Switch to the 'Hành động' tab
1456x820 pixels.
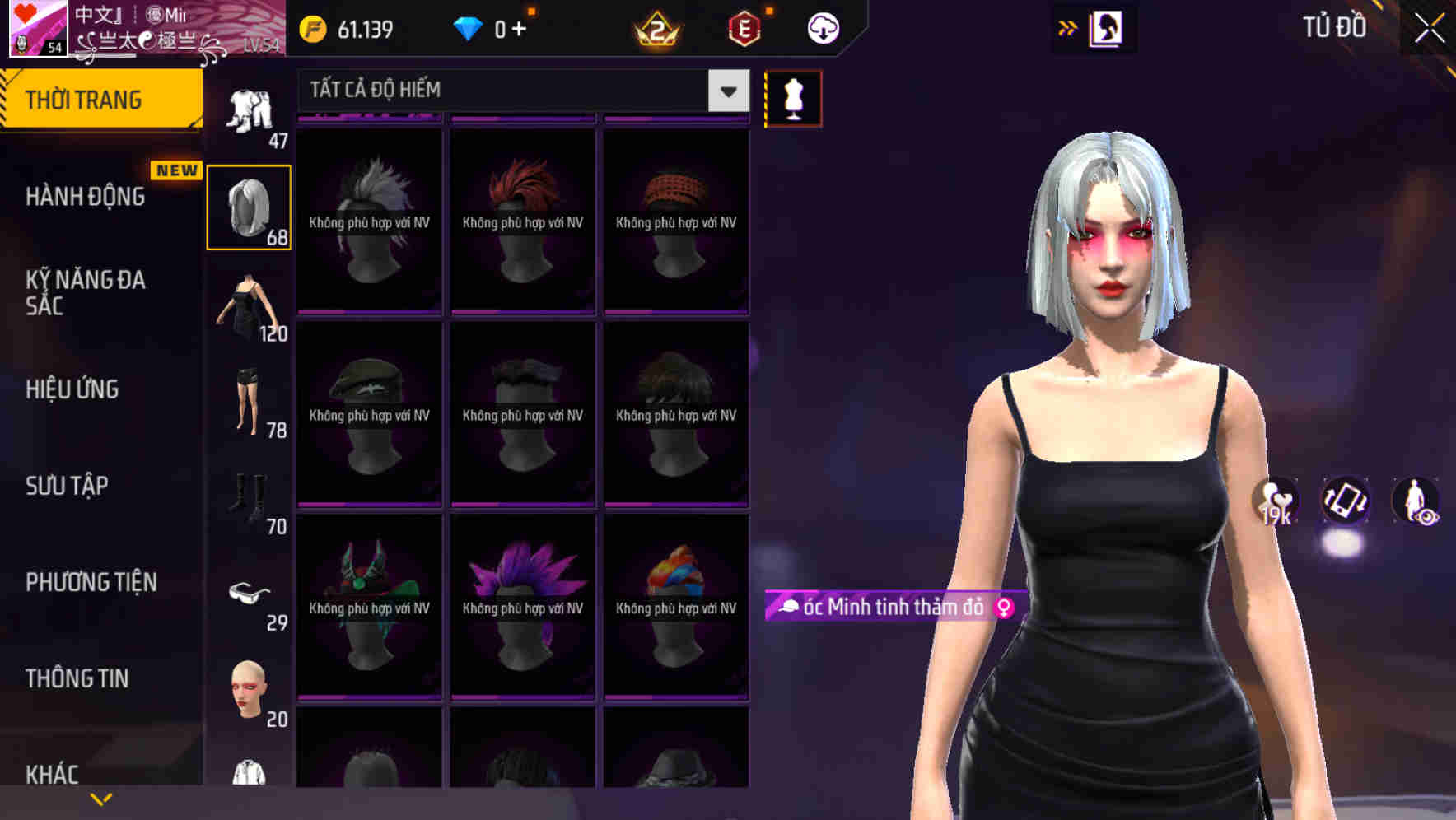click(x=86, y=197)
